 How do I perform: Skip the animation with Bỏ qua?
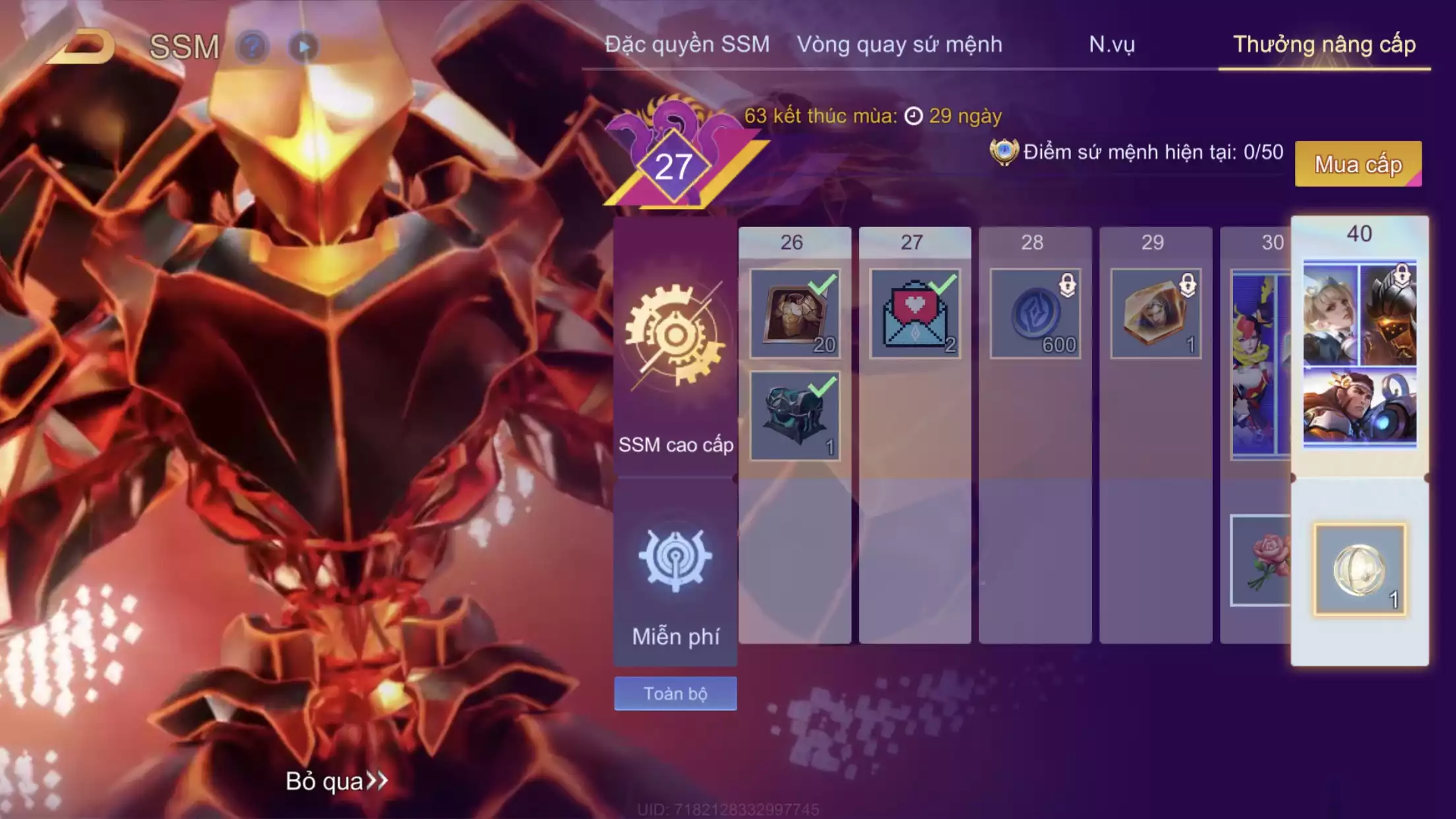point(336,781)
